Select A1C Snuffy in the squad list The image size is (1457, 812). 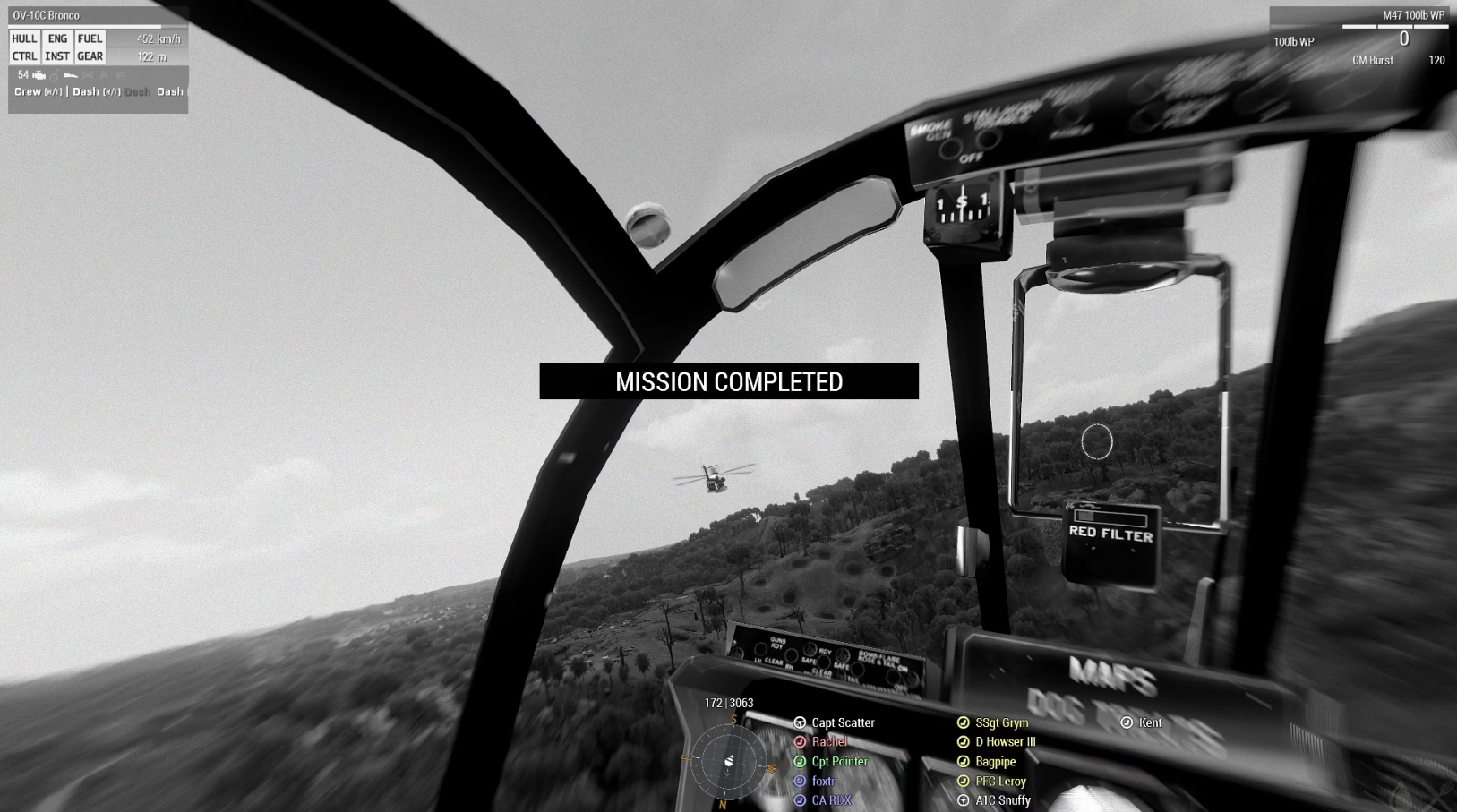click(x=1002, y=800)
